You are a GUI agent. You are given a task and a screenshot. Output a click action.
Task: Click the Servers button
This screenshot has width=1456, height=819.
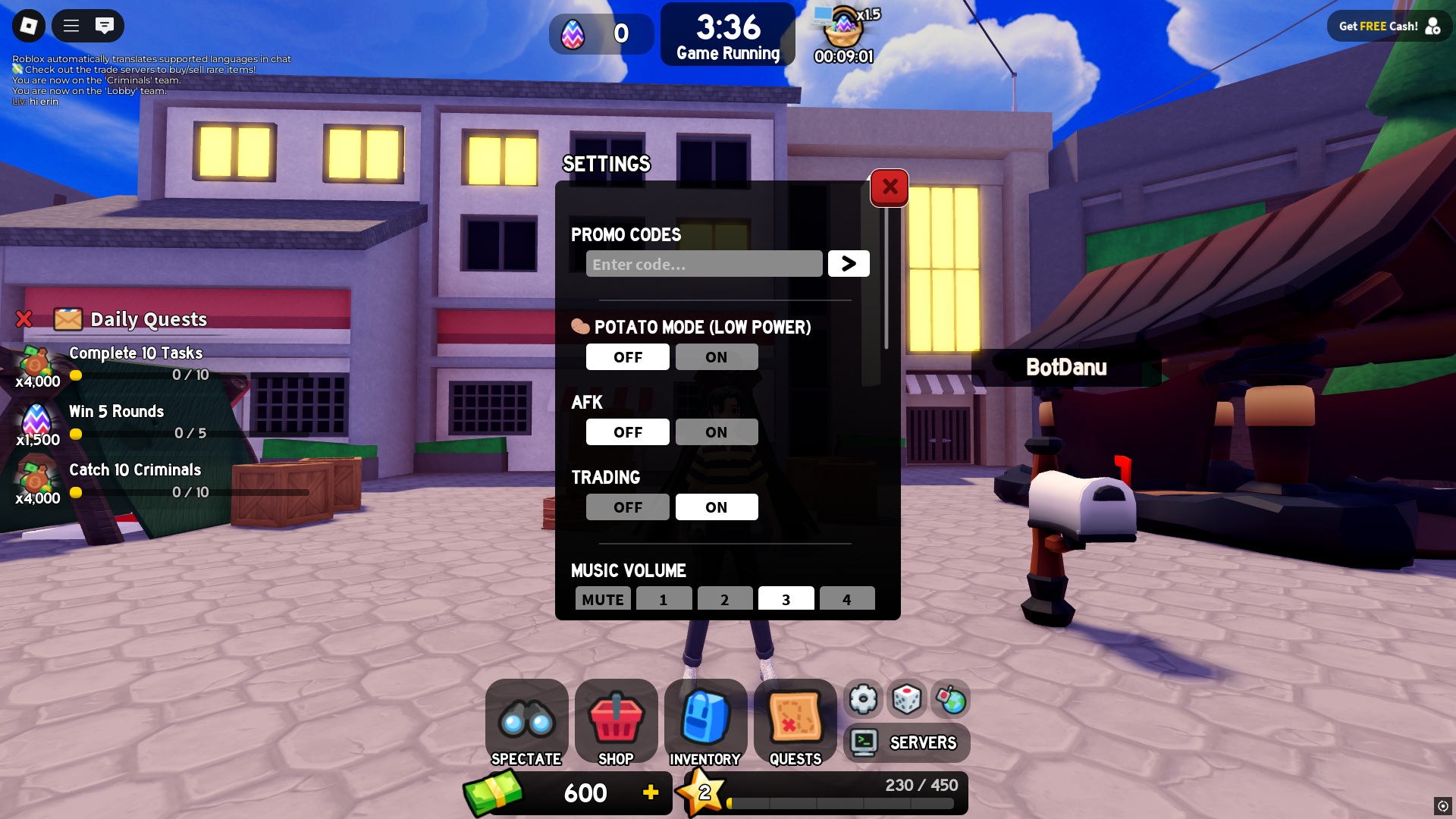pos(906,742)
